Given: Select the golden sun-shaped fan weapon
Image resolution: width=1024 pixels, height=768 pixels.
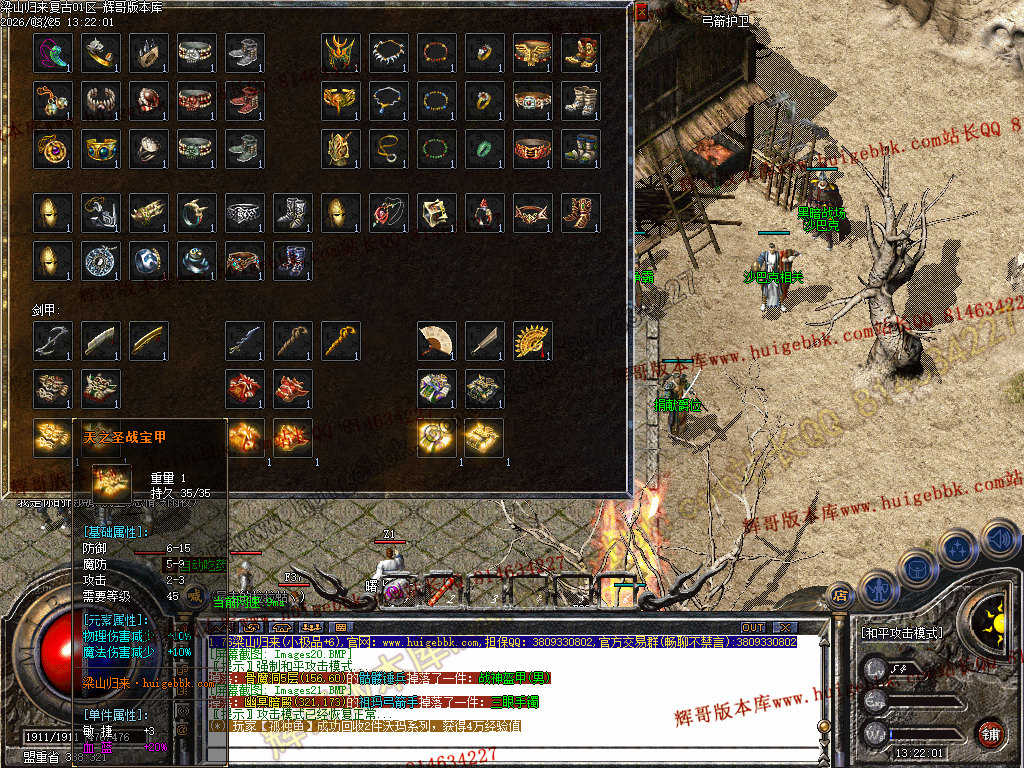Looking at the screenshot, I should pyautogui.click(x=533, y=341).
